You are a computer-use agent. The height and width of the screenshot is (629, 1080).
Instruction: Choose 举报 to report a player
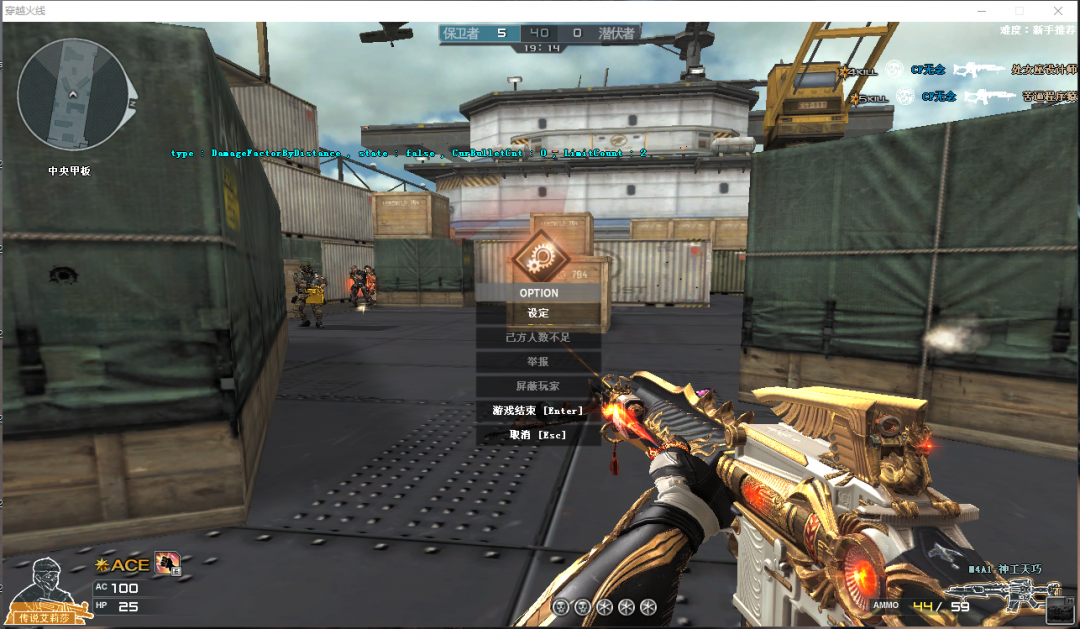(x=538, y=361)
